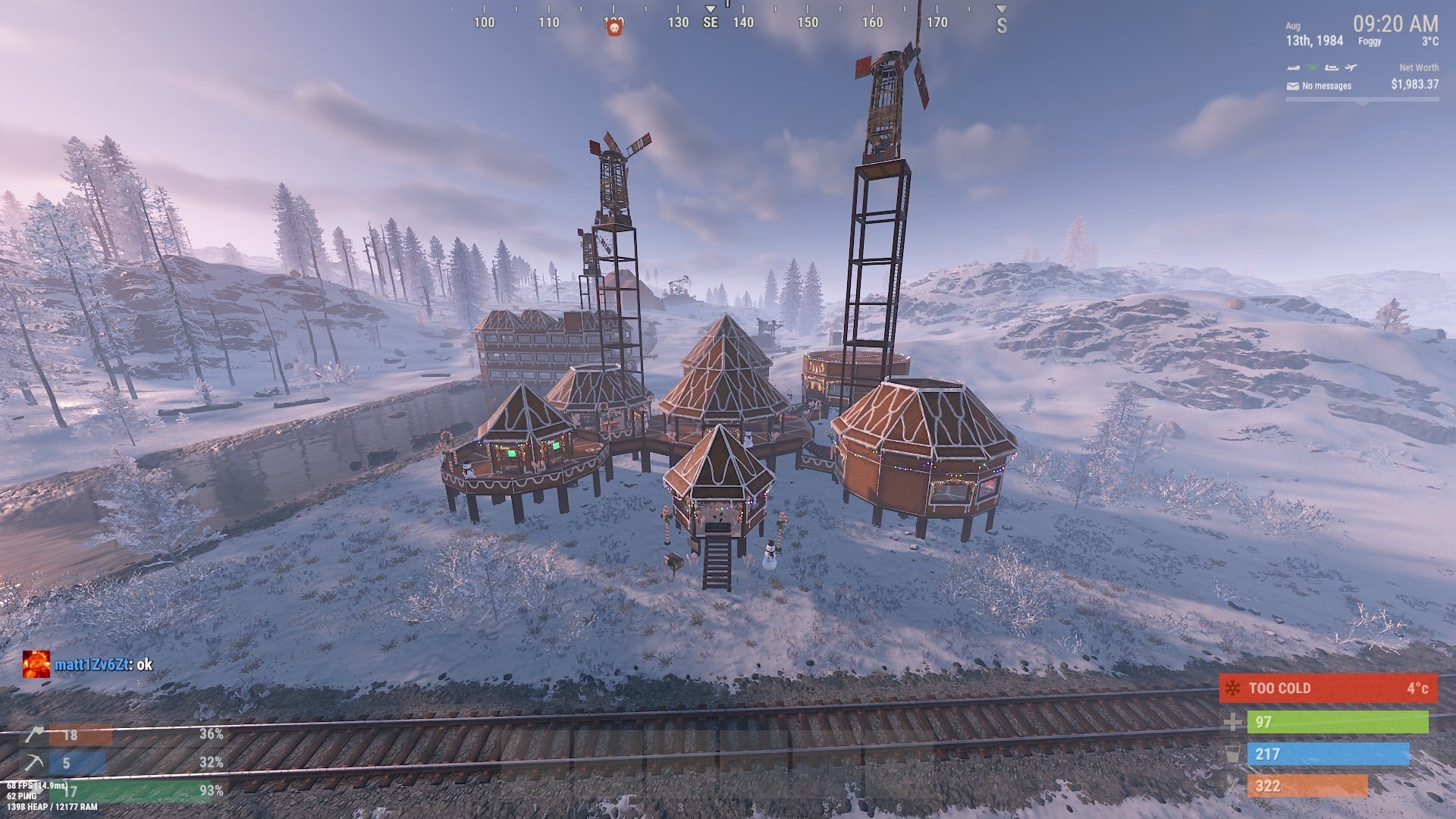Select the matt1Zv6Zt player name in chat
The height and width of the screenshot is (819, 1456).
point(89,665)
